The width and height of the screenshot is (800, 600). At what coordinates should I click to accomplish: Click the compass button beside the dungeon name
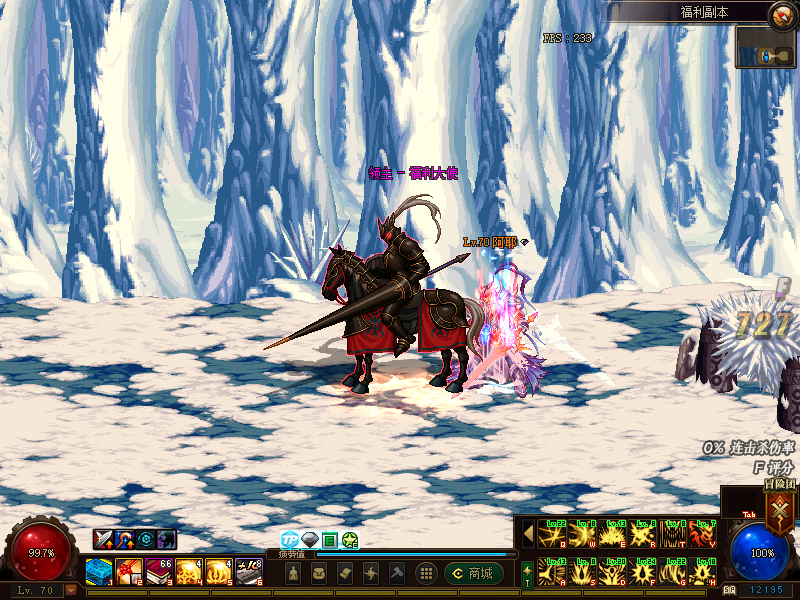click(x=783, y=15)
